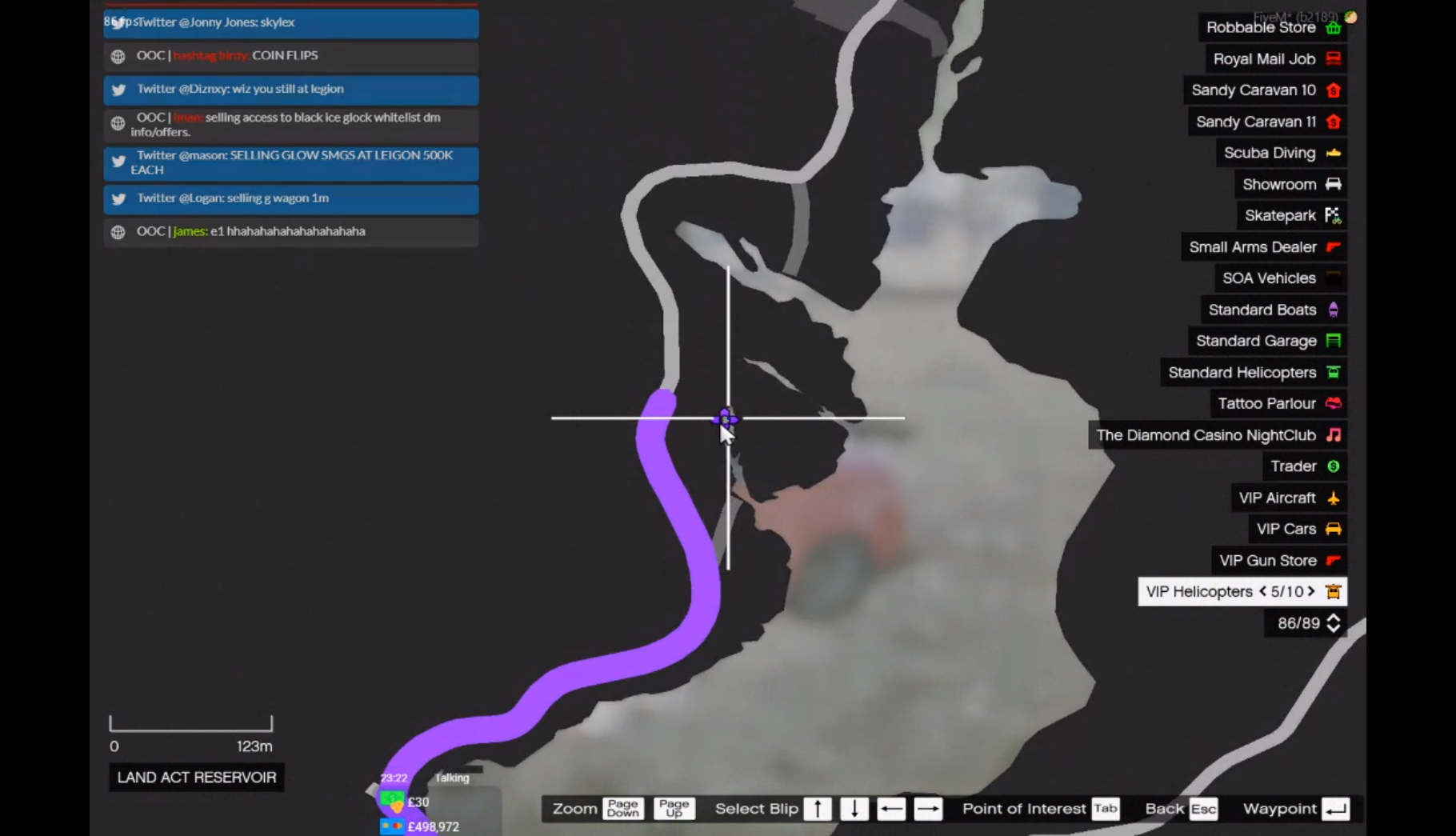This screenshot has width=1456, height=836.
Task: Select the Tattoo Parlour icon
Action: click(1331, 404)
